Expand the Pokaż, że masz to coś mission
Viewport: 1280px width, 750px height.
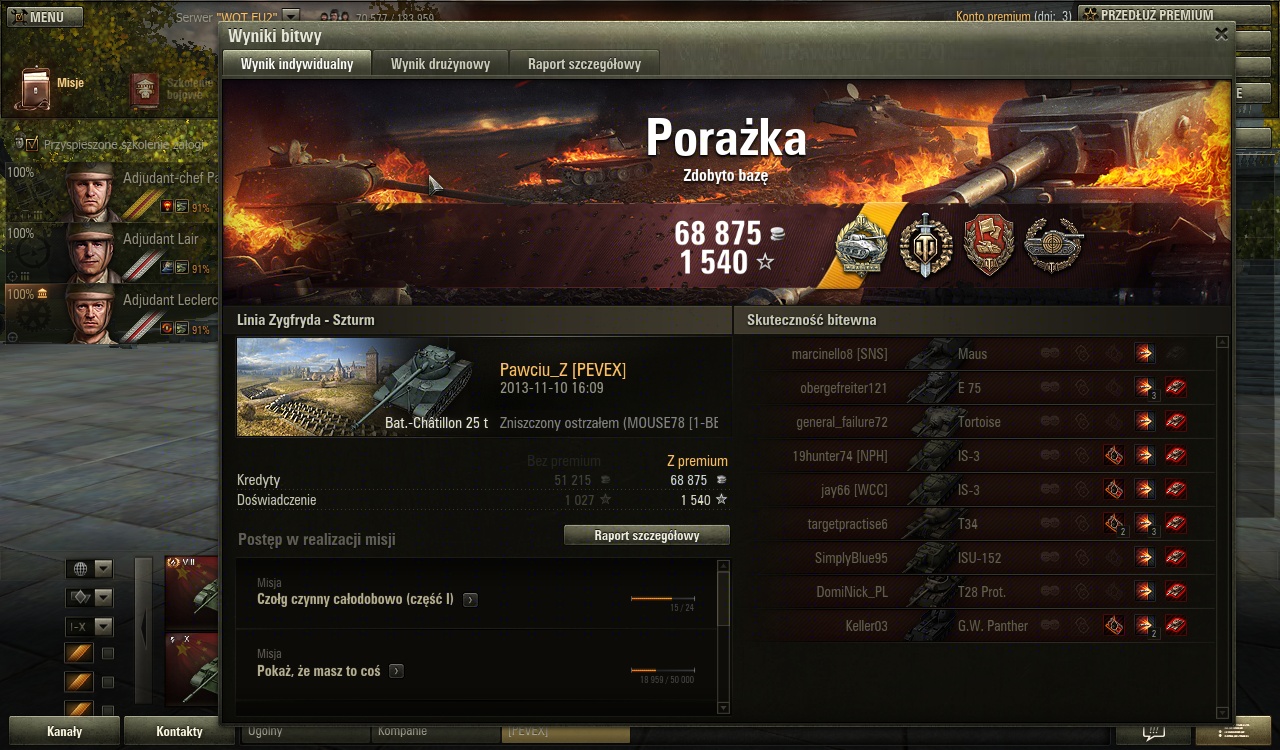click(x=397, y=671)
